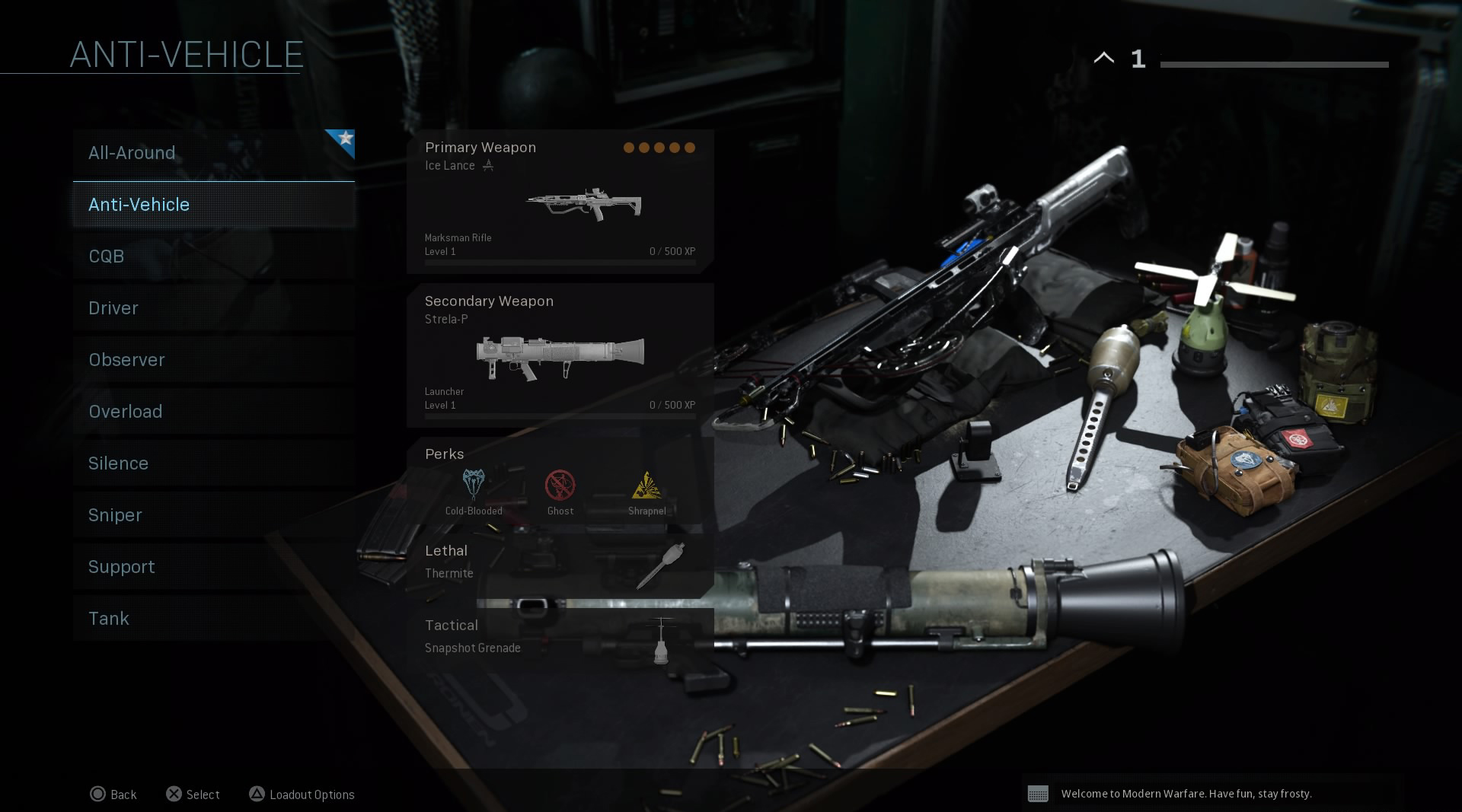Select the Cold-Blooded perk icon
Viewport: 1462px width, 812px height.
474,486
